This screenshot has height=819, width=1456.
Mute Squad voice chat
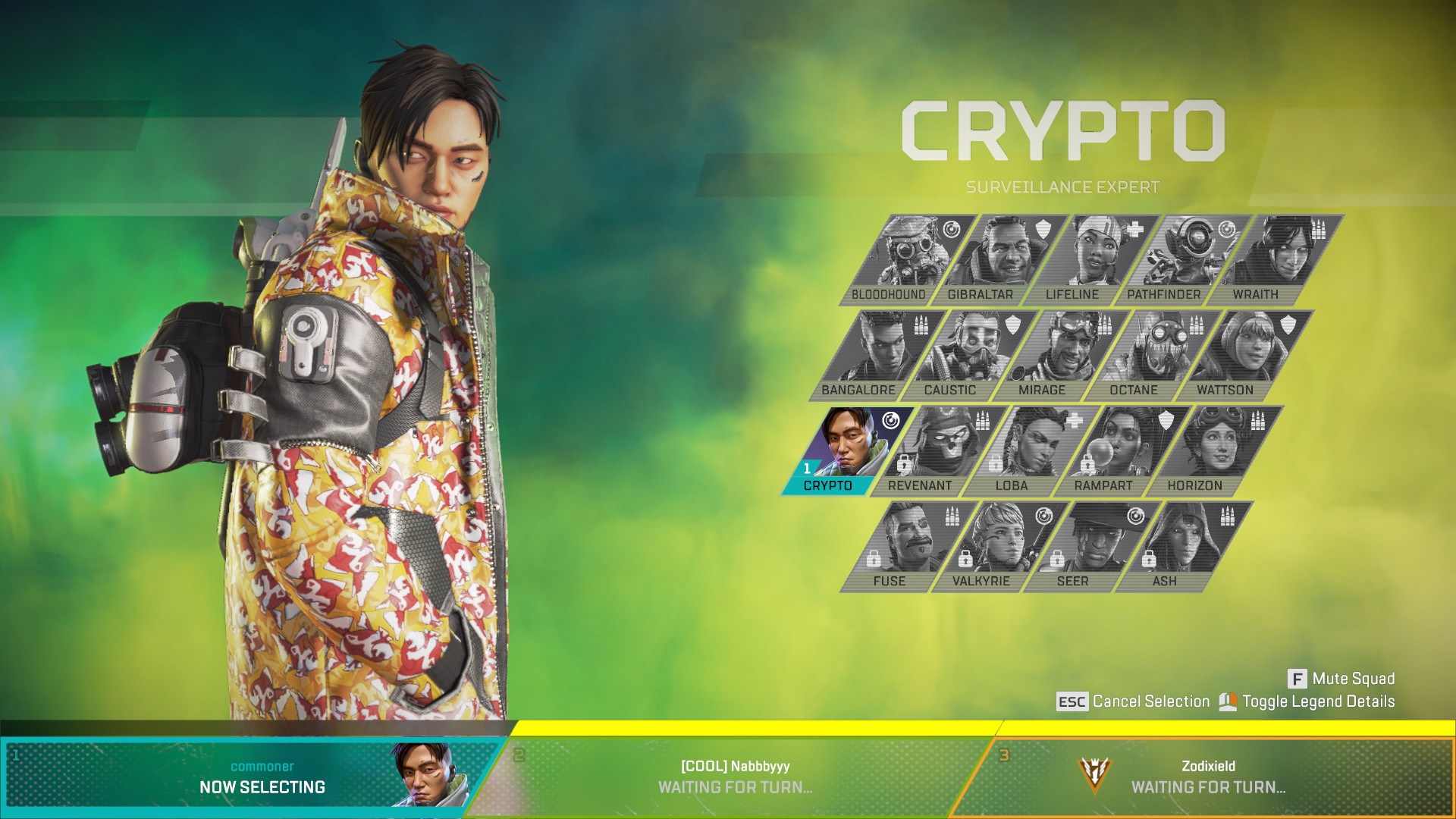(1350, 679)
